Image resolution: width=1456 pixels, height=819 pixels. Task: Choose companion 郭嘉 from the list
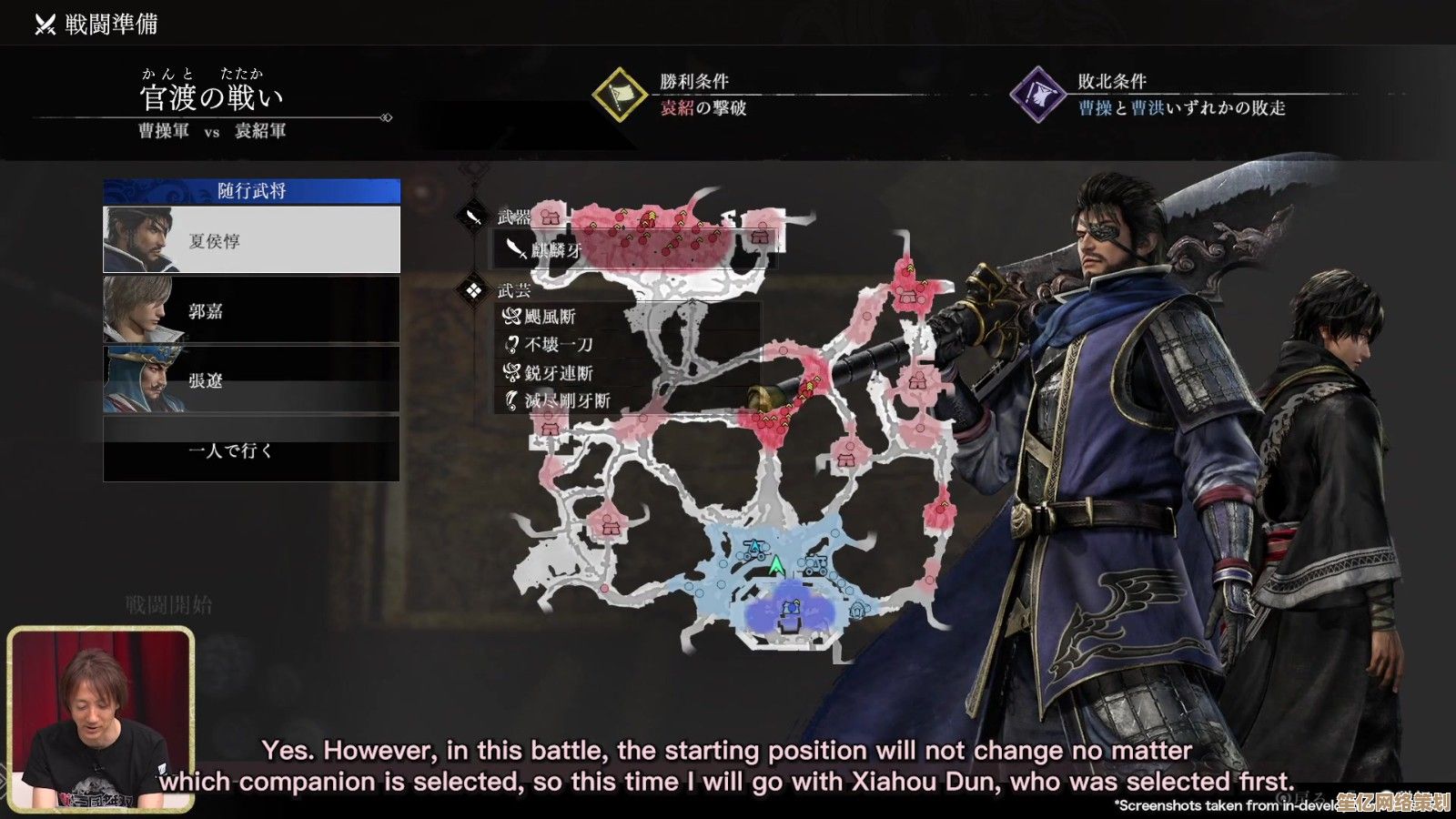[x=251, y=310]
